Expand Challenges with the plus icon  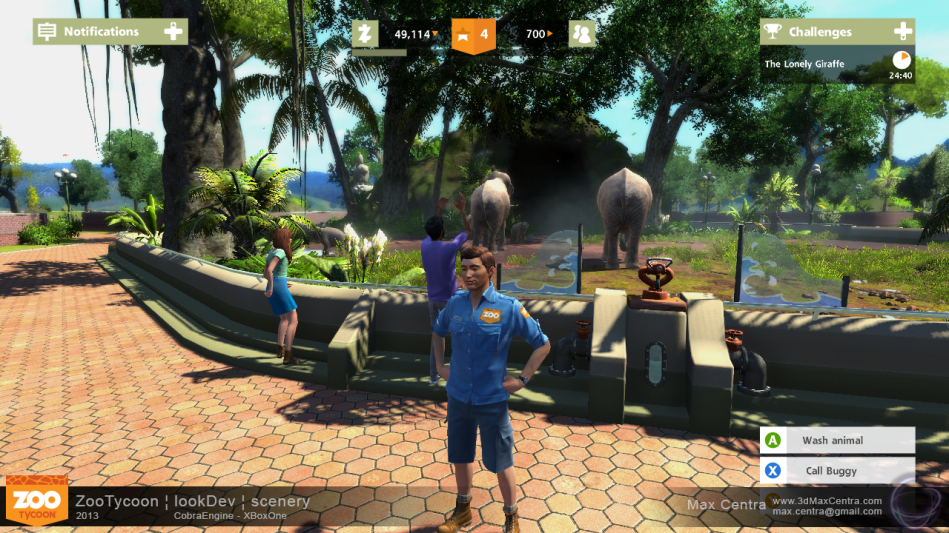coord(902,31)
